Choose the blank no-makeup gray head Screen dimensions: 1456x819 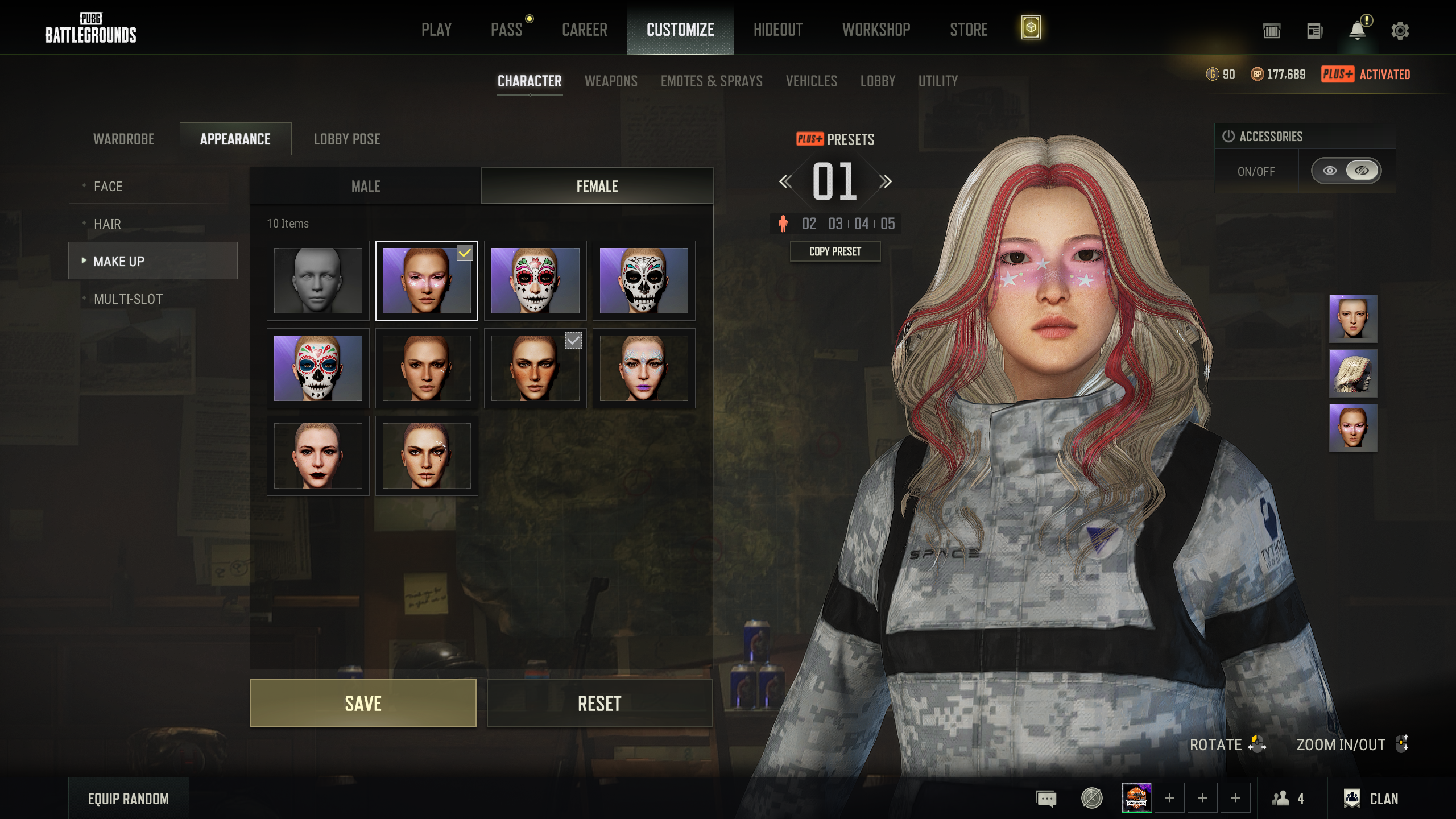pos(318,280)
